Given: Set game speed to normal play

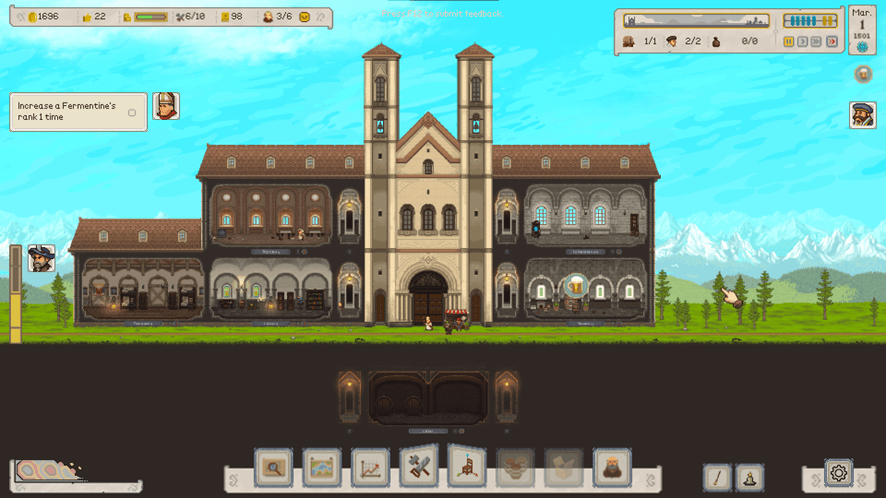Looking at the screenshot, I should [x=802, y=42].
